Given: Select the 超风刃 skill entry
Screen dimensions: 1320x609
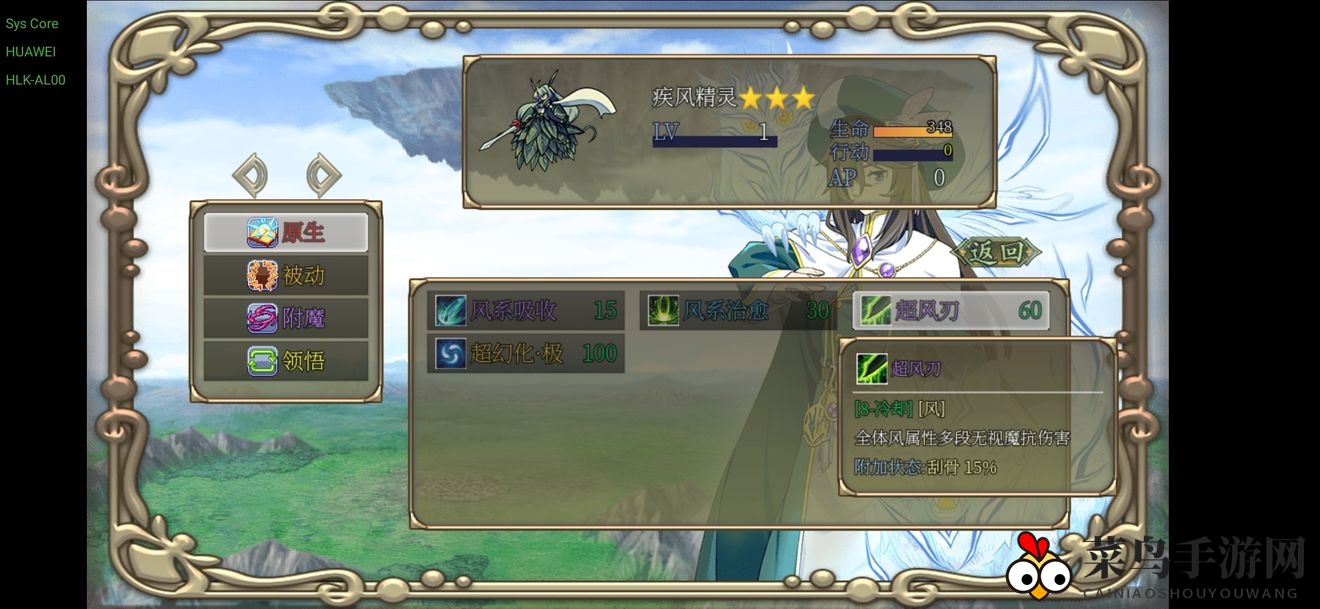Looking at the screenshot, I should (951, 311).
